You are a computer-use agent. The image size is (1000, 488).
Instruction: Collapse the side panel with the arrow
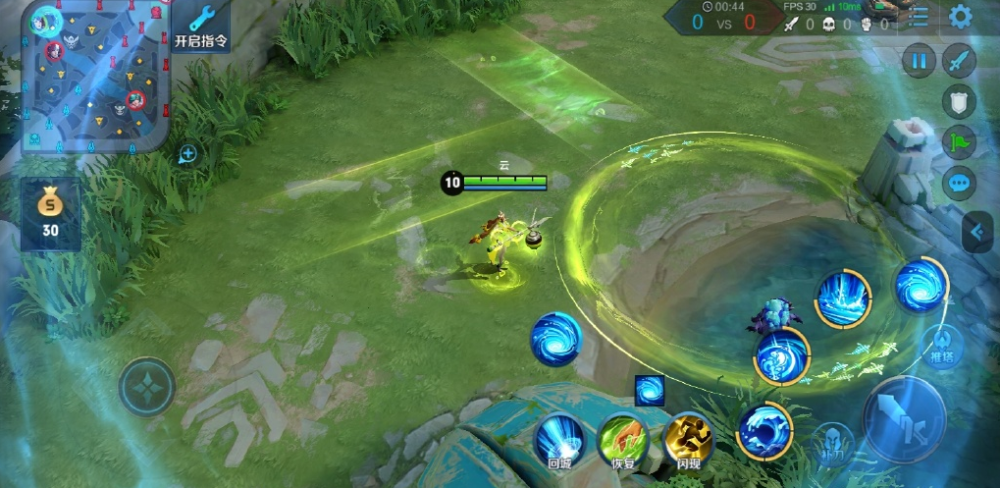coord(978,233)
